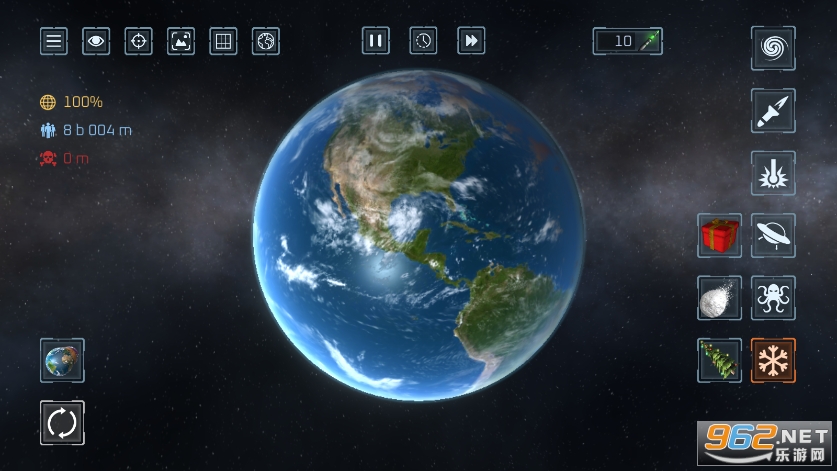This screenshot has height=471, width=837.
Task: Reset the planet with circular arrows button
Action: point(62,423)
